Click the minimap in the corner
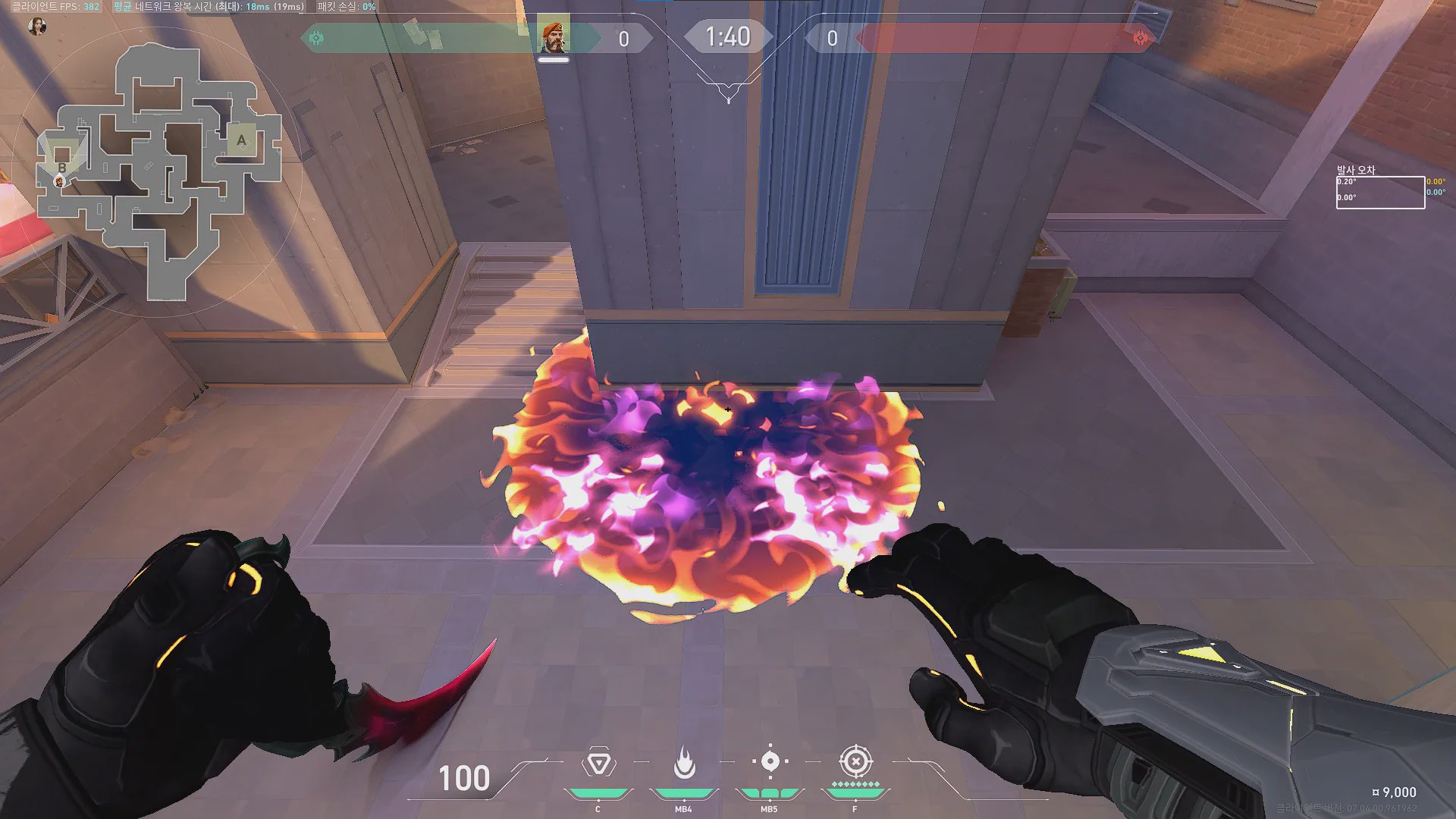Viewport: 1456px width, 819px height. click(159, 171)
